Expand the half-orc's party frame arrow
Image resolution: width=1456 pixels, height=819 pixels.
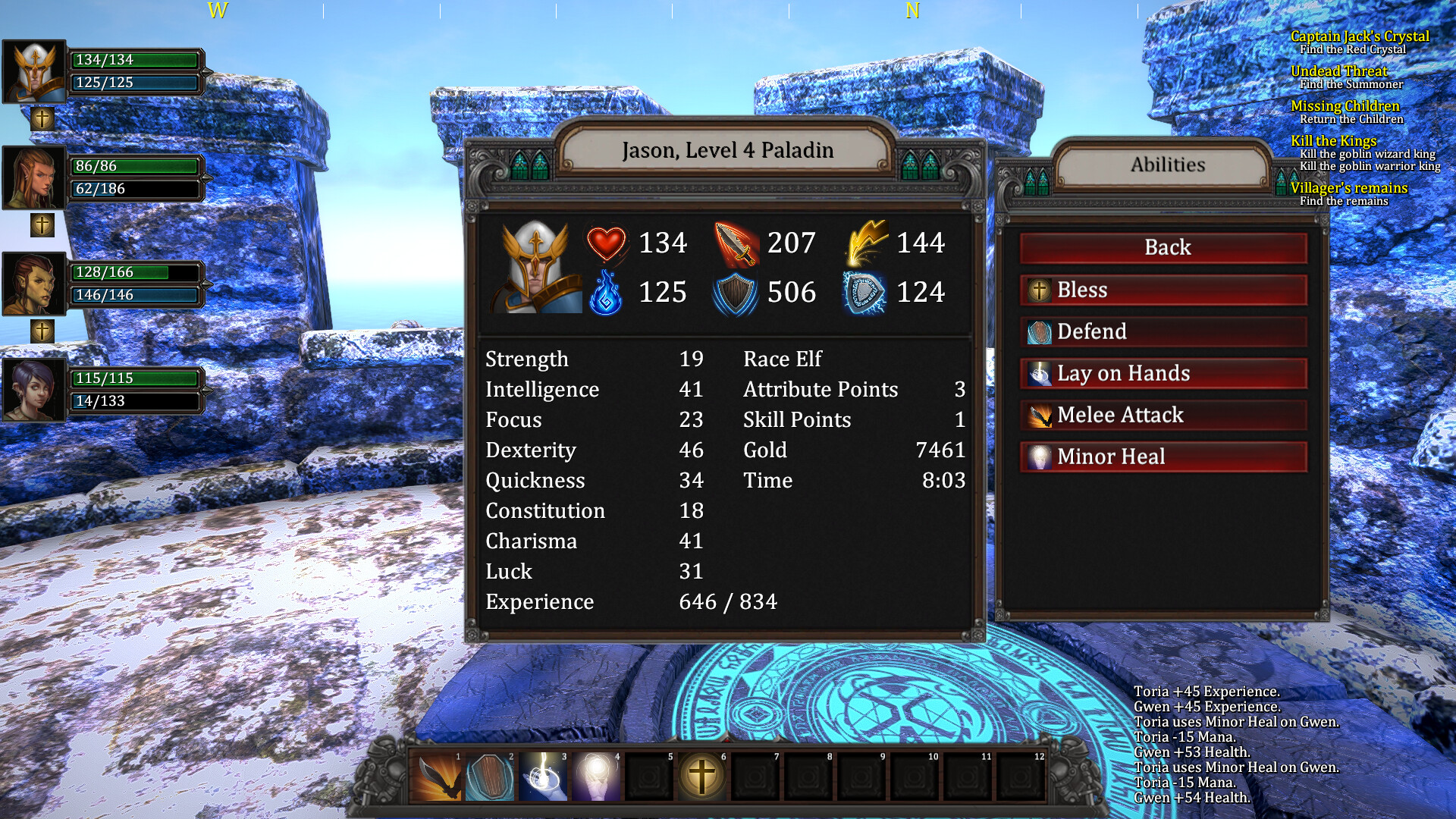206,284
